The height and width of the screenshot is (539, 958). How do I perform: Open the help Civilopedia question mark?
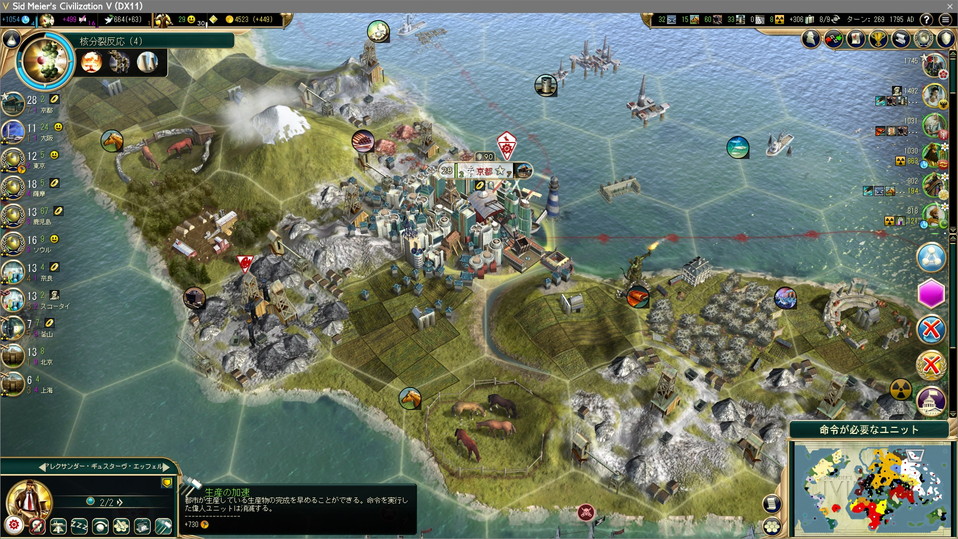coord(926,19)
